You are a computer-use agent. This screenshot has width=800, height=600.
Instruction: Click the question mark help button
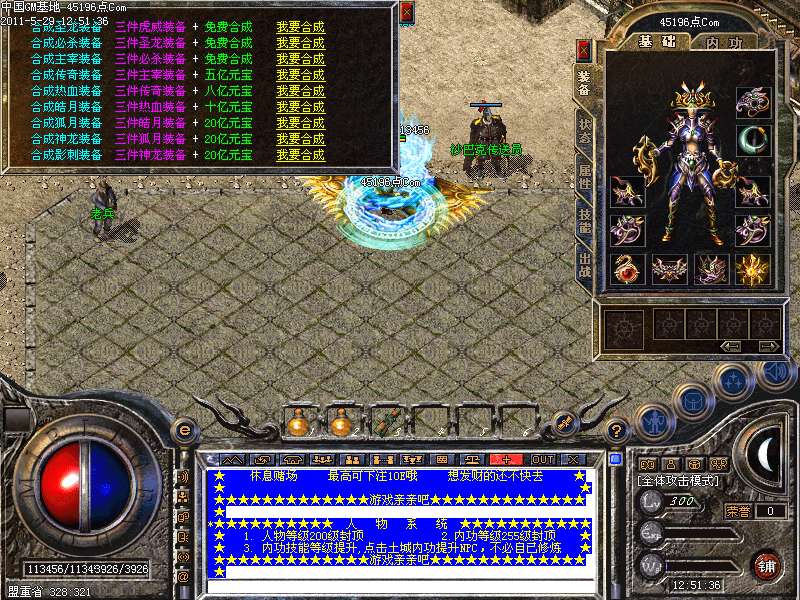pyautogui.click(x=617, y=431)
